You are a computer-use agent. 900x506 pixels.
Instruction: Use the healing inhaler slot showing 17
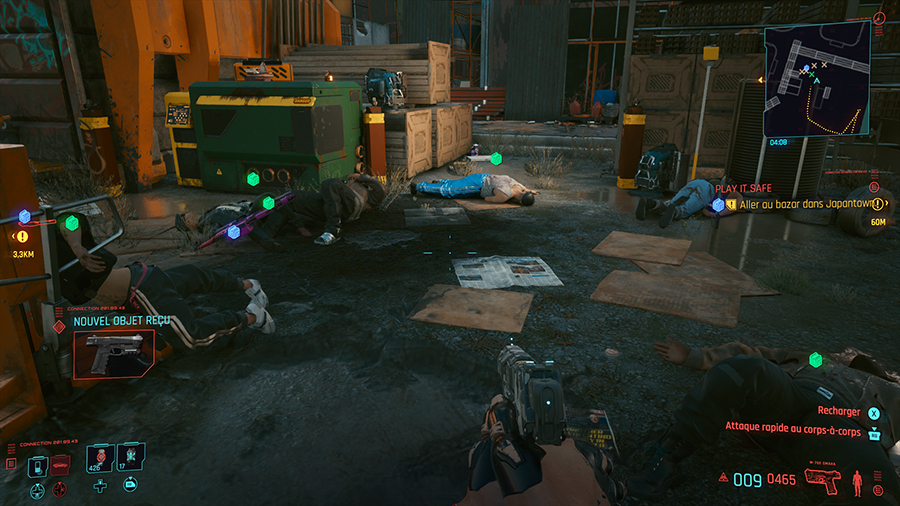[x=131, y=457]
